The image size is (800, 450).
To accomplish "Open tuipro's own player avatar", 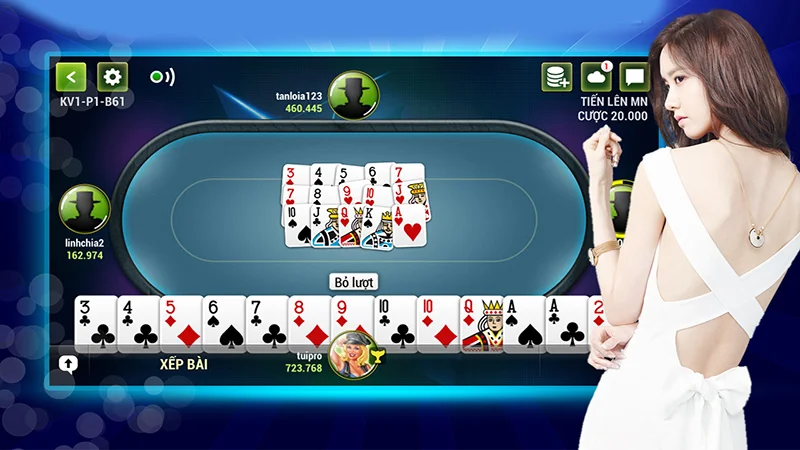I will (354, 352).
